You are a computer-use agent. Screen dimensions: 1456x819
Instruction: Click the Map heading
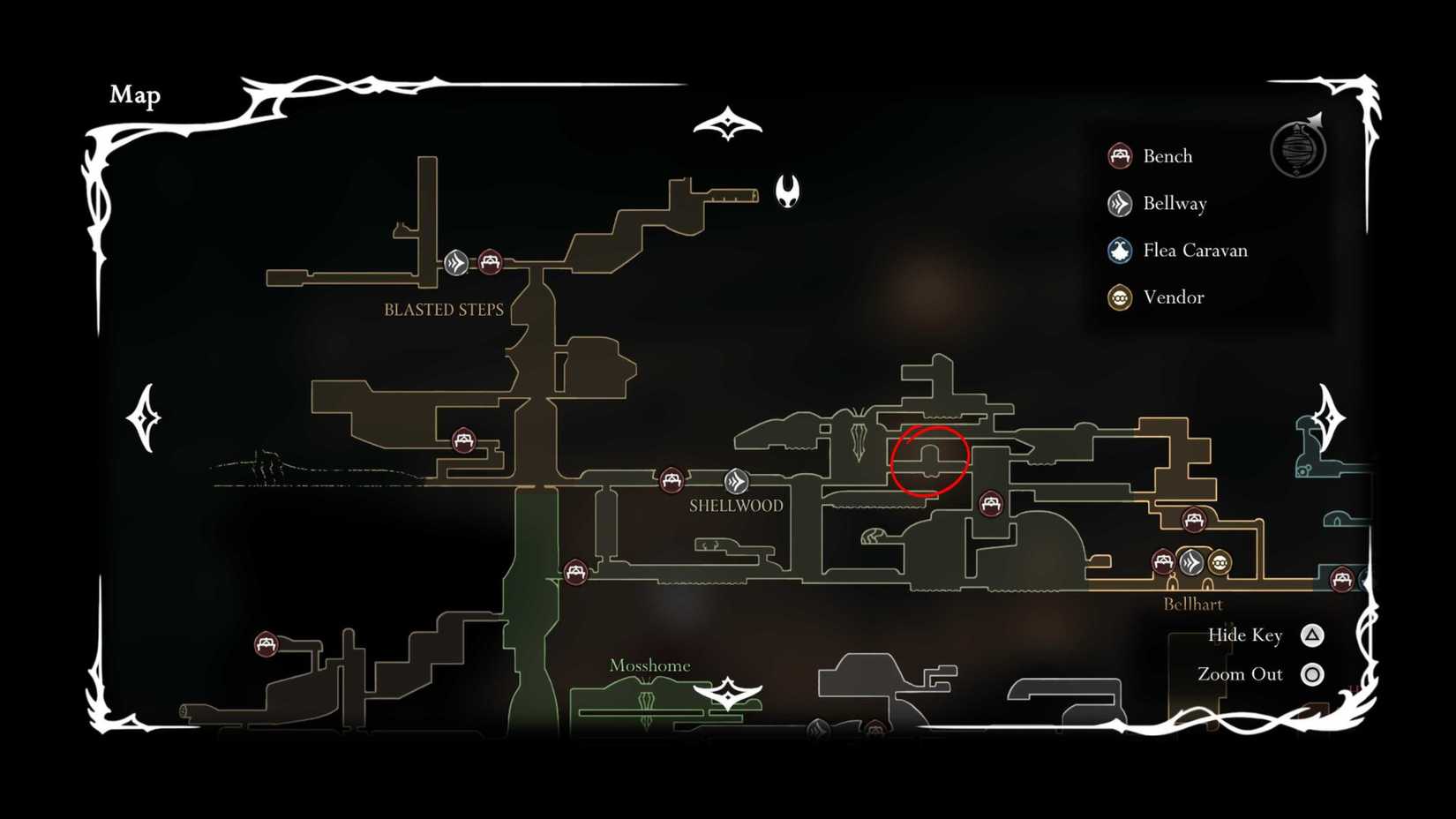(134, 94)
